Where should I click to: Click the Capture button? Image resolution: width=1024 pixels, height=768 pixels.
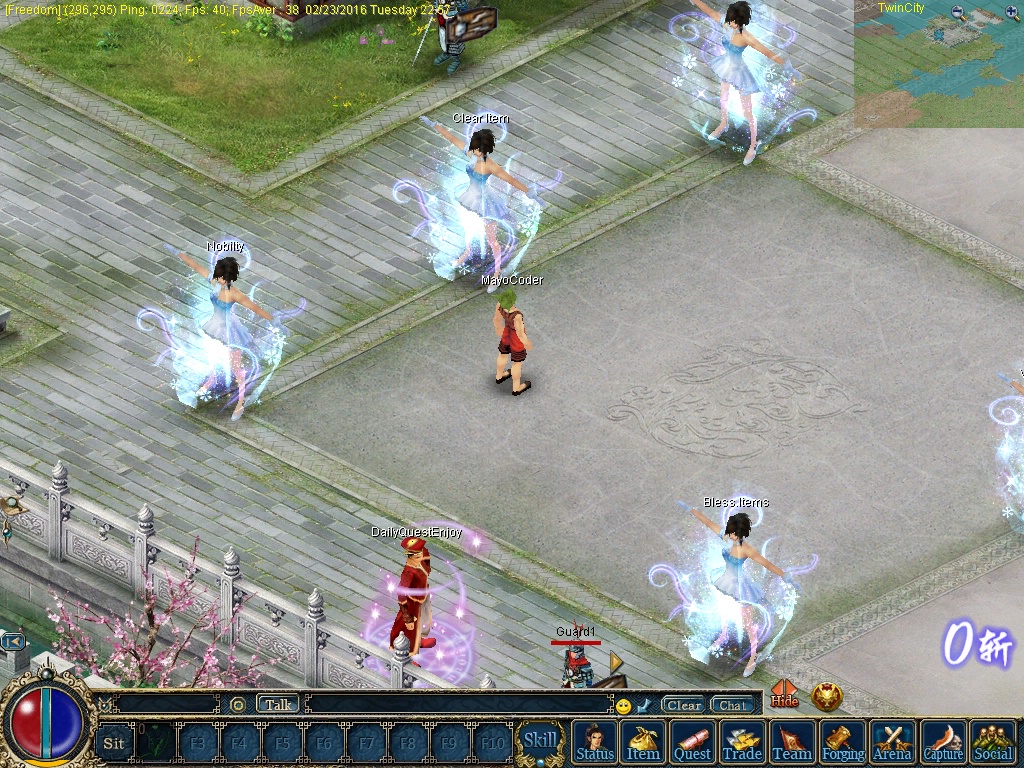coord(942,742)
